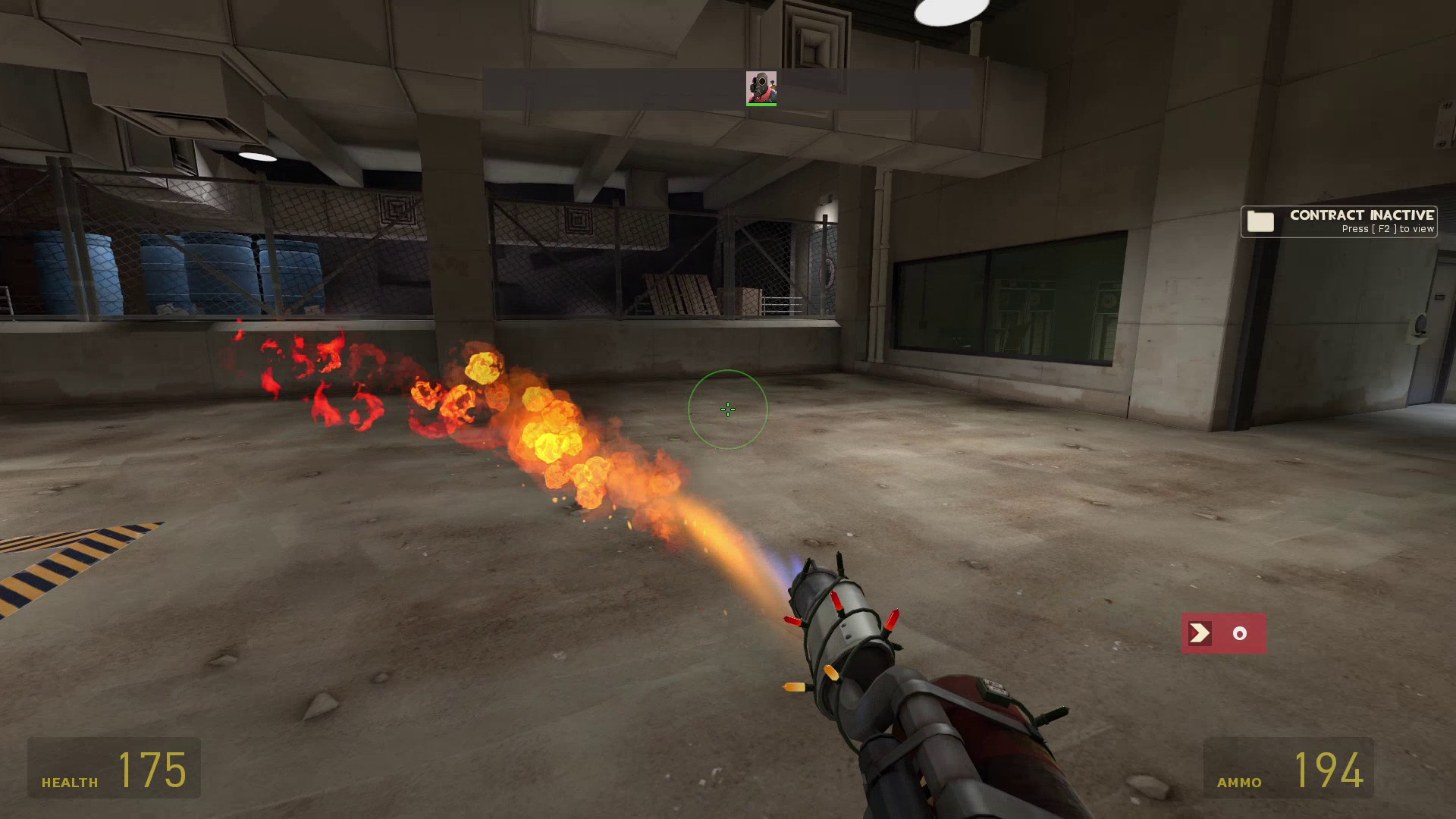Select the crosshair targeting circle
Viewport: 1456px width, 819px height.
[727, 409]
